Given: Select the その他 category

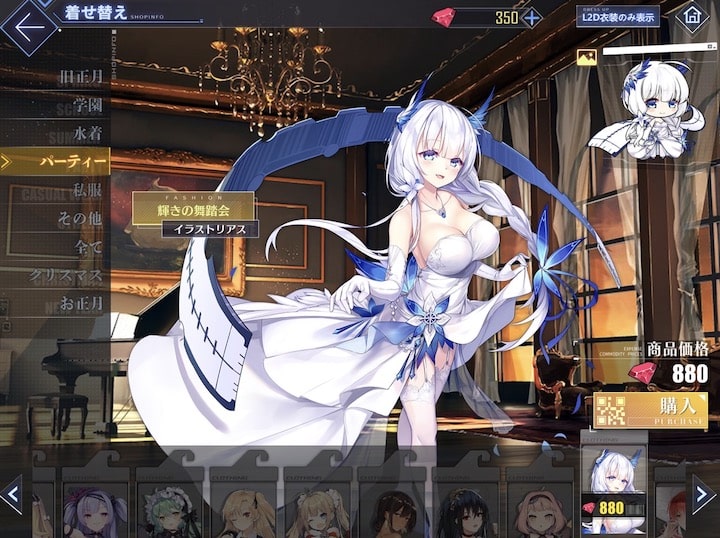Looking at the screenshot, I should pos(80,216).
